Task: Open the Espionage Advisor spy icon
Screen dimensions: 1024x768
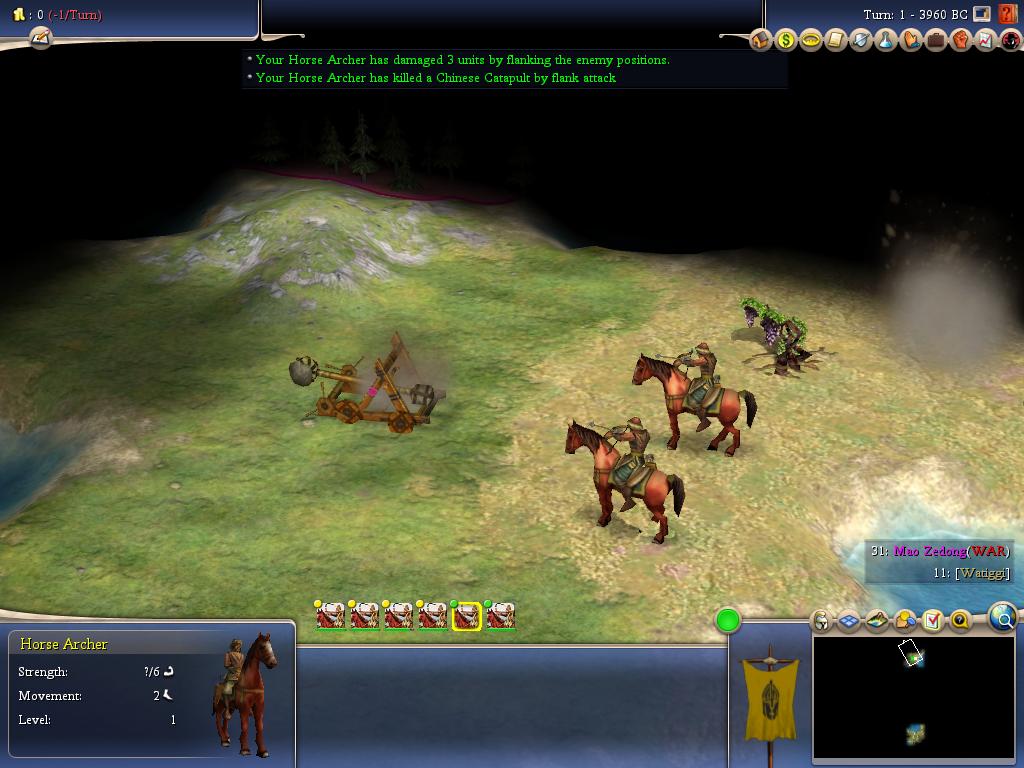Action: coord(1010,40)
